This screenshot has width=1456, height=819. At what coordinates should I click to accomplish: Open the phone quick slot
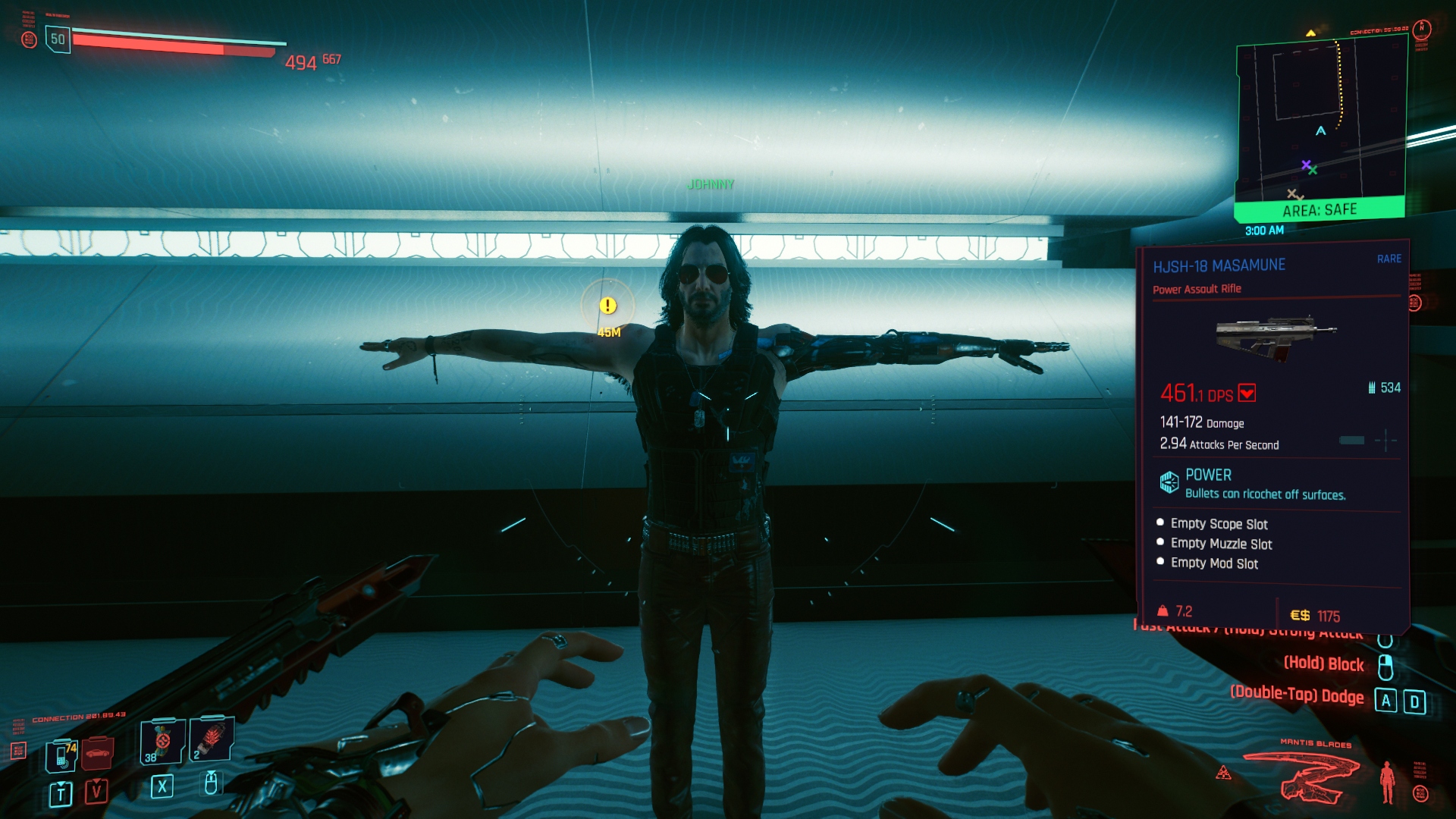[x=61, y=755]
